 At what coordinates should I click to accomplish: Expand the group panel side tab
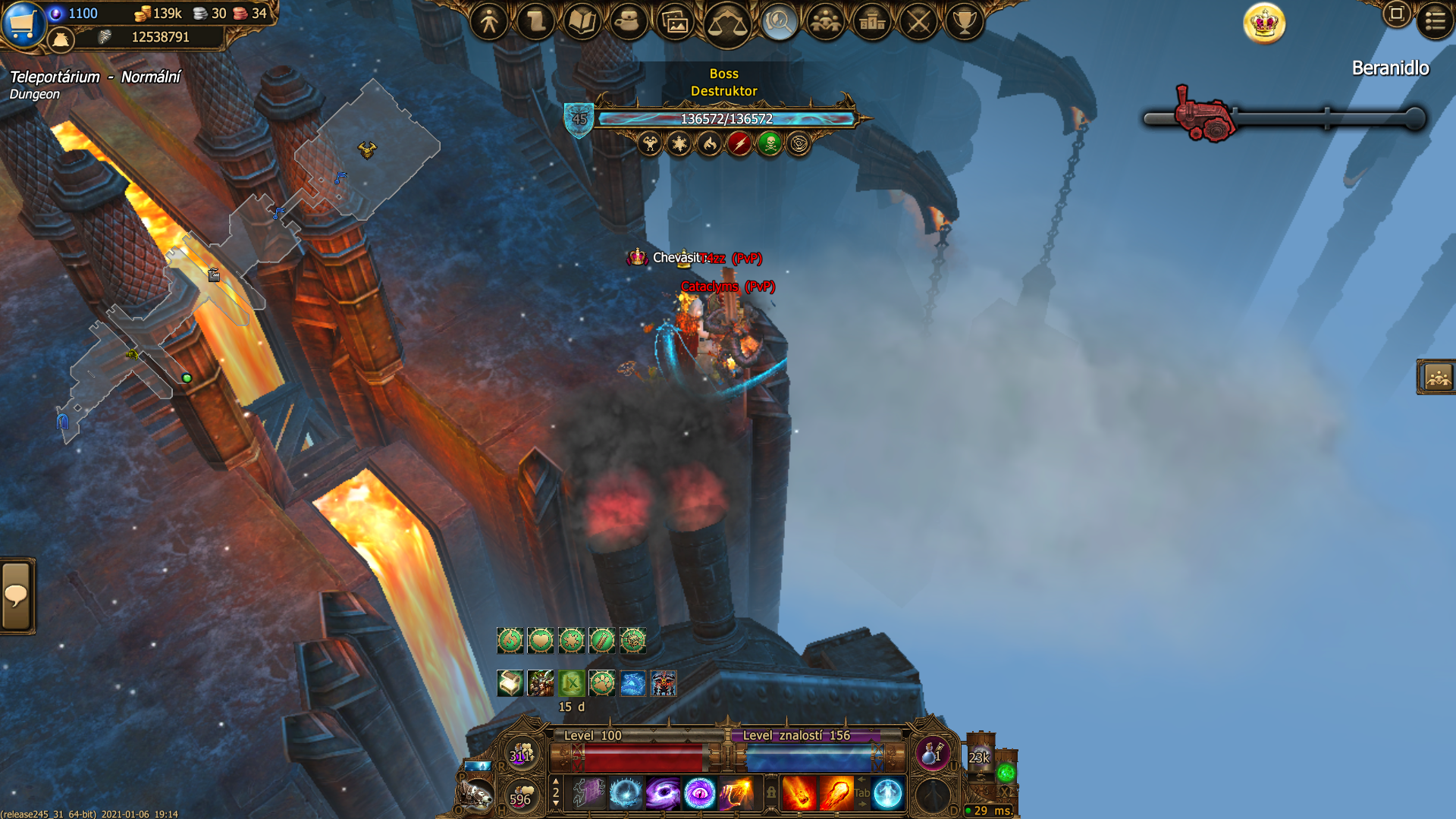[x=1437, y=377]
